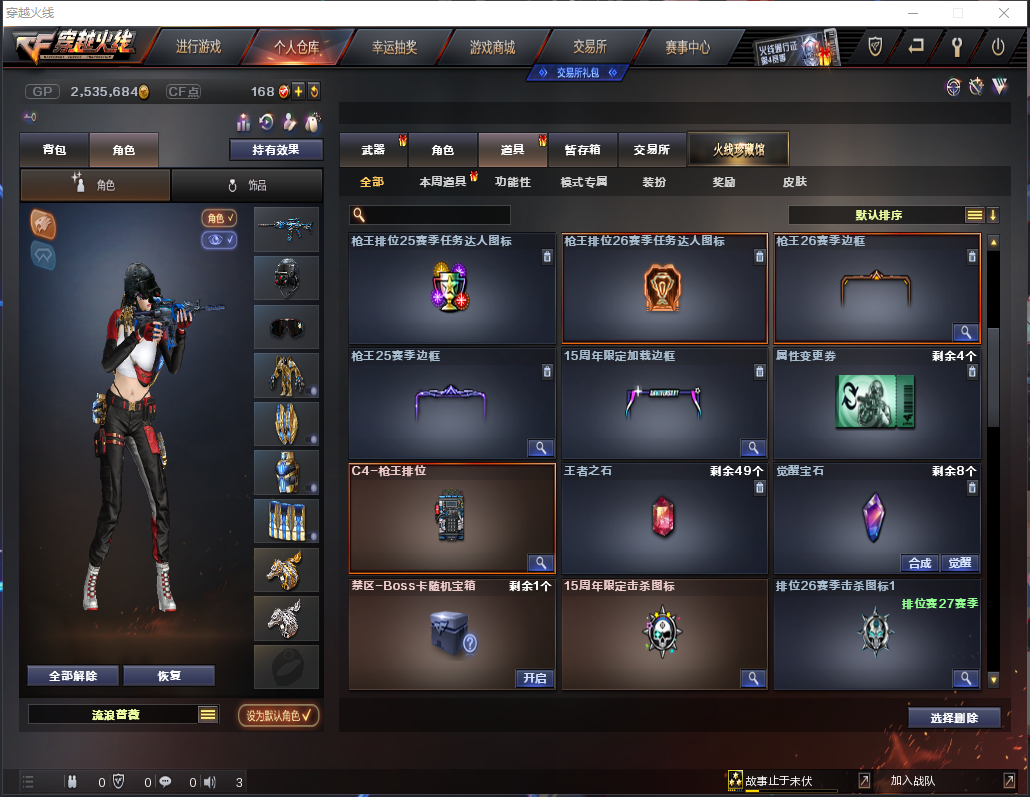1030x797 pixels.
Task: Click the 选择删除 button
Action: pos(954,718)
